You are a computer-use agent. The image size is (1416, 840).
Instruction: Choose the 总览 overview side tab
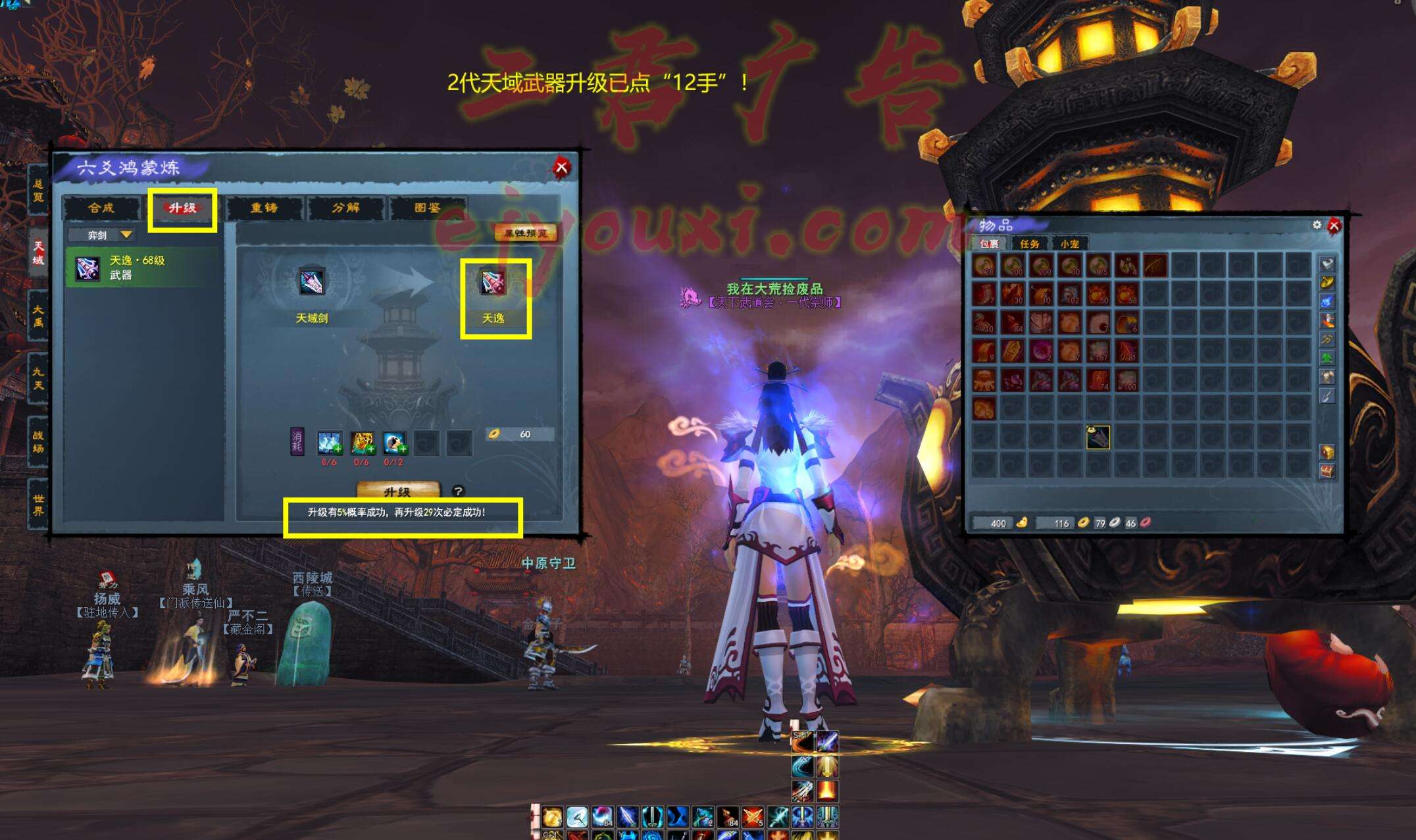[38, 190]
